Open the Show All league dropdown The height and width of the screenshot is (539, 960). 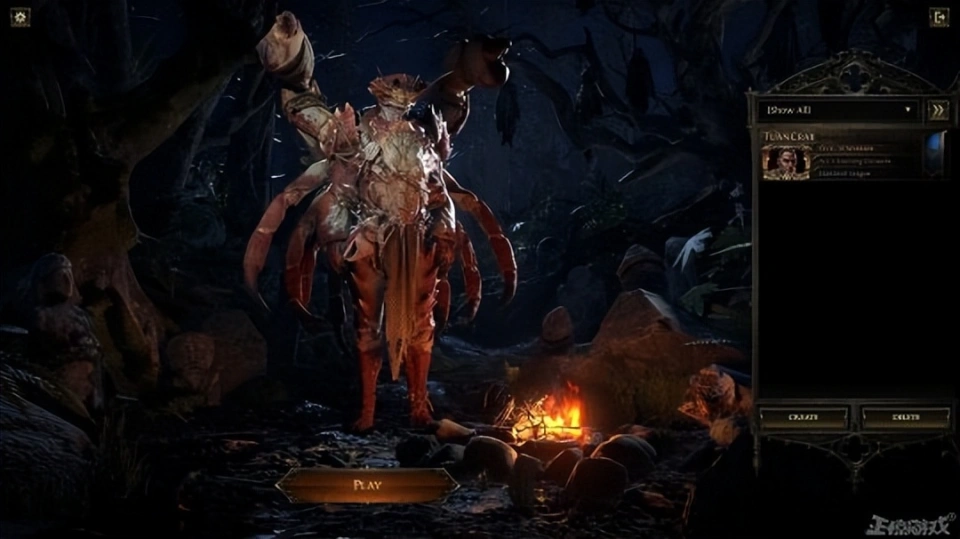[x=838, y=110]
